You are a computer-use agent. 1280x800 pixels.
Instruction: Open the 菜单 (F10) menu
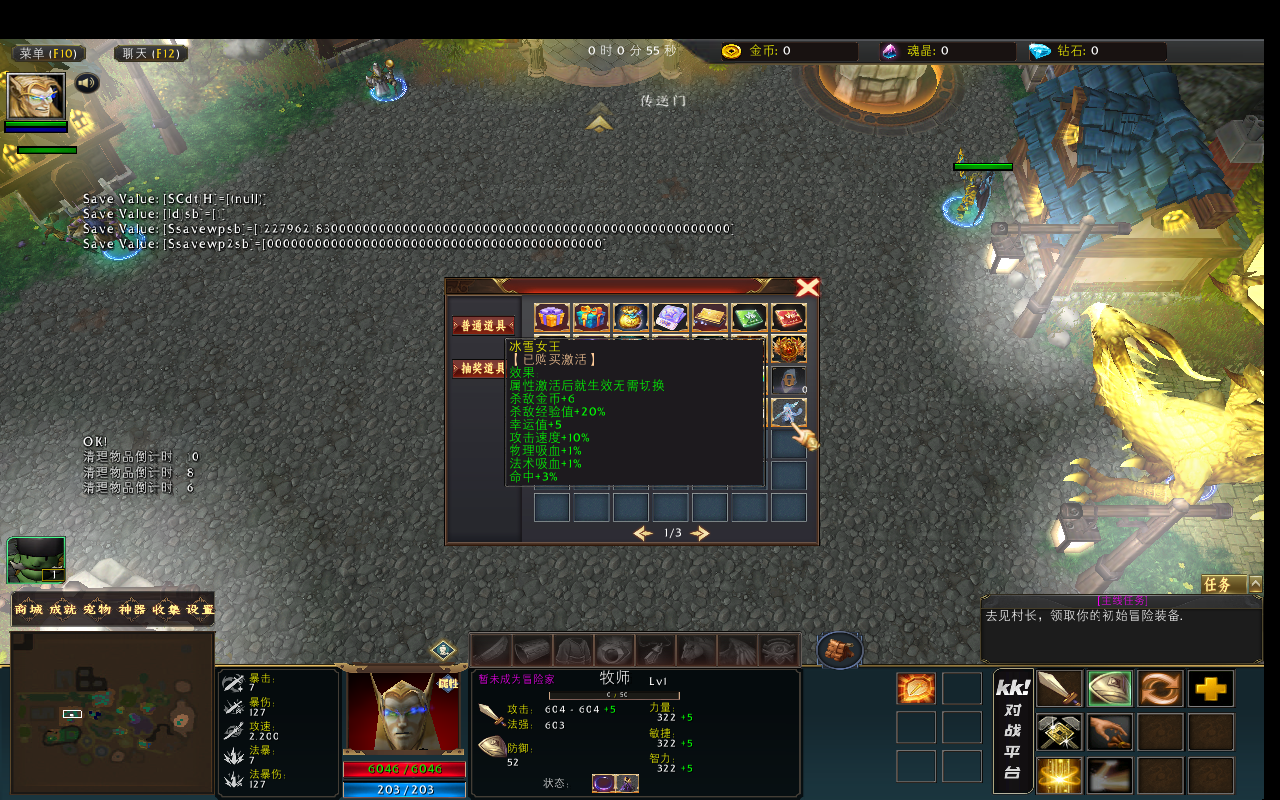point(48,53)
